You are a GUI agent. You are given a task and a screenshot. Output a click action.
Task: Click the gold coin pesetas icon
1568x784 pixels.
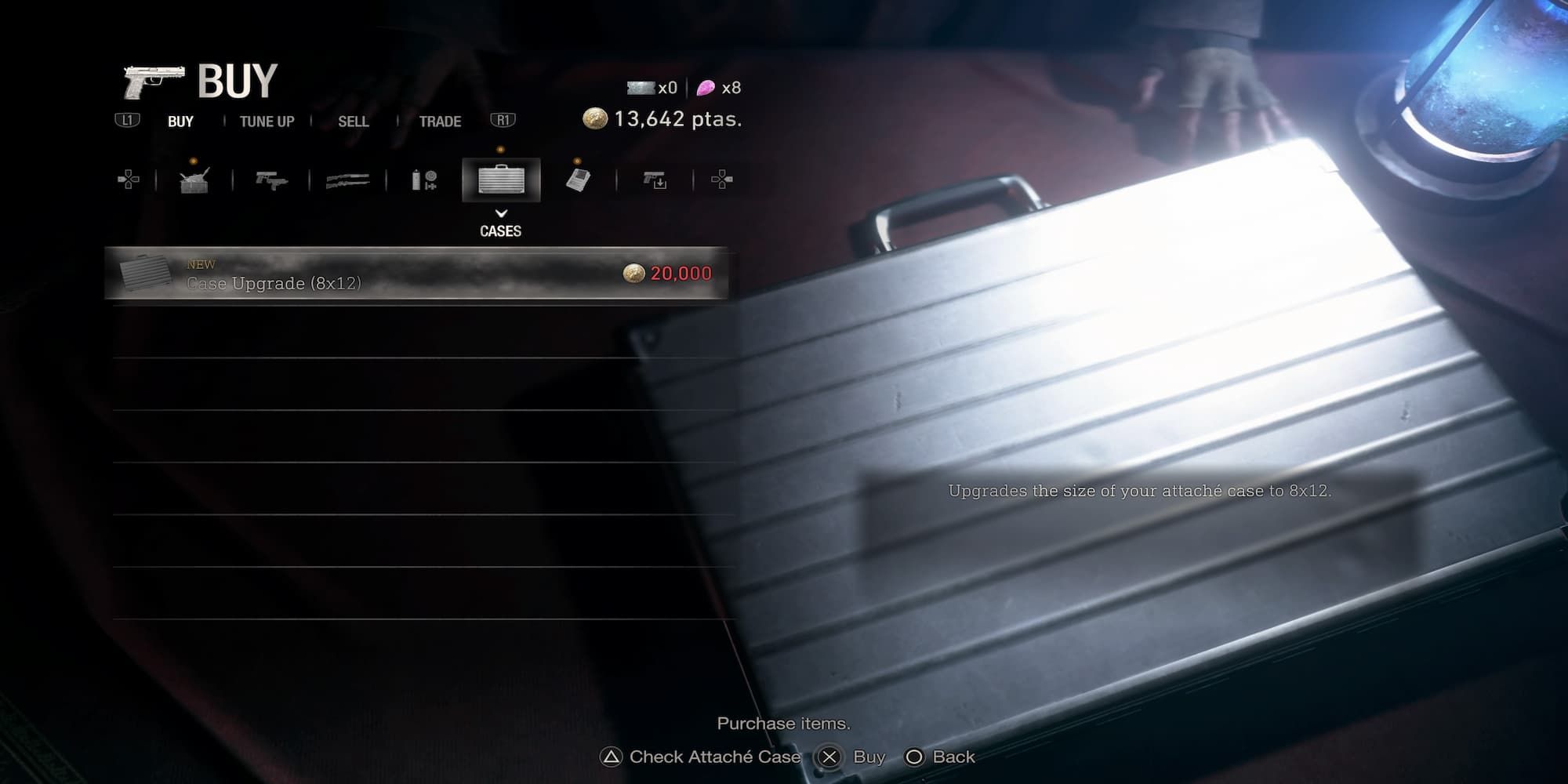(597, 118)
